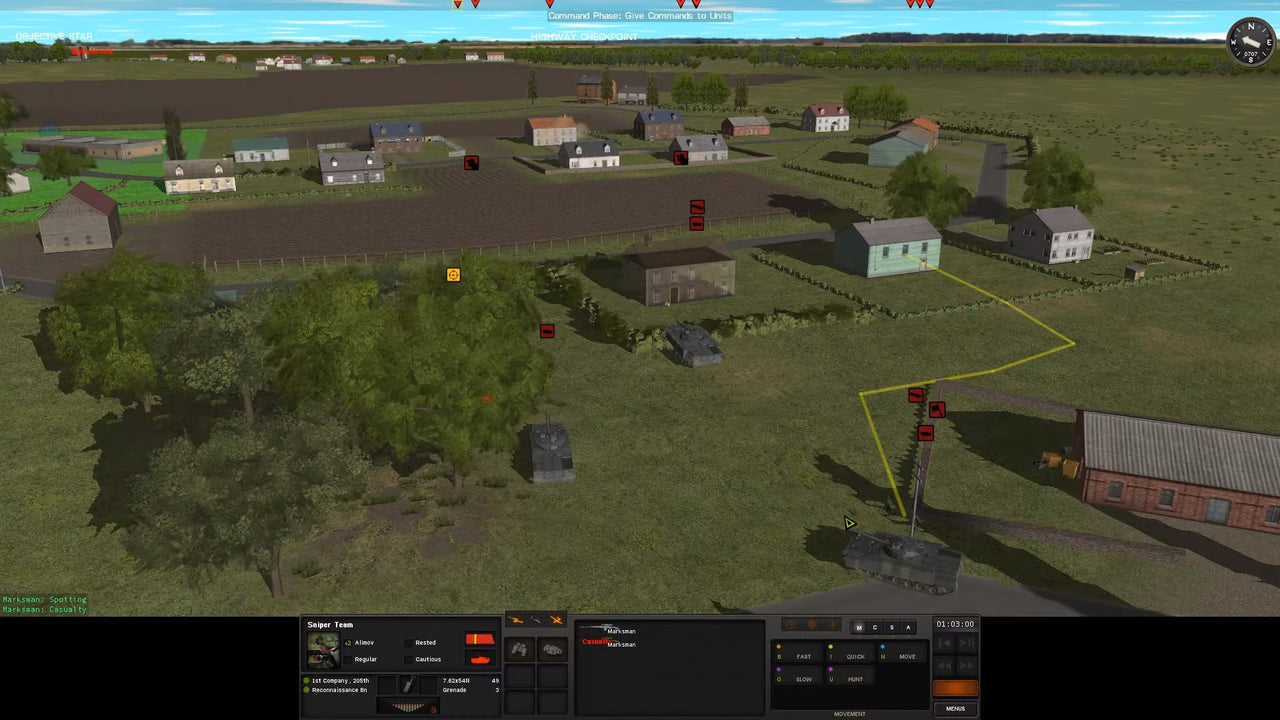Toggle the checkbox beside Rested
The height and width of the screenshot is (720, 1280).
[x=409, y=643]
